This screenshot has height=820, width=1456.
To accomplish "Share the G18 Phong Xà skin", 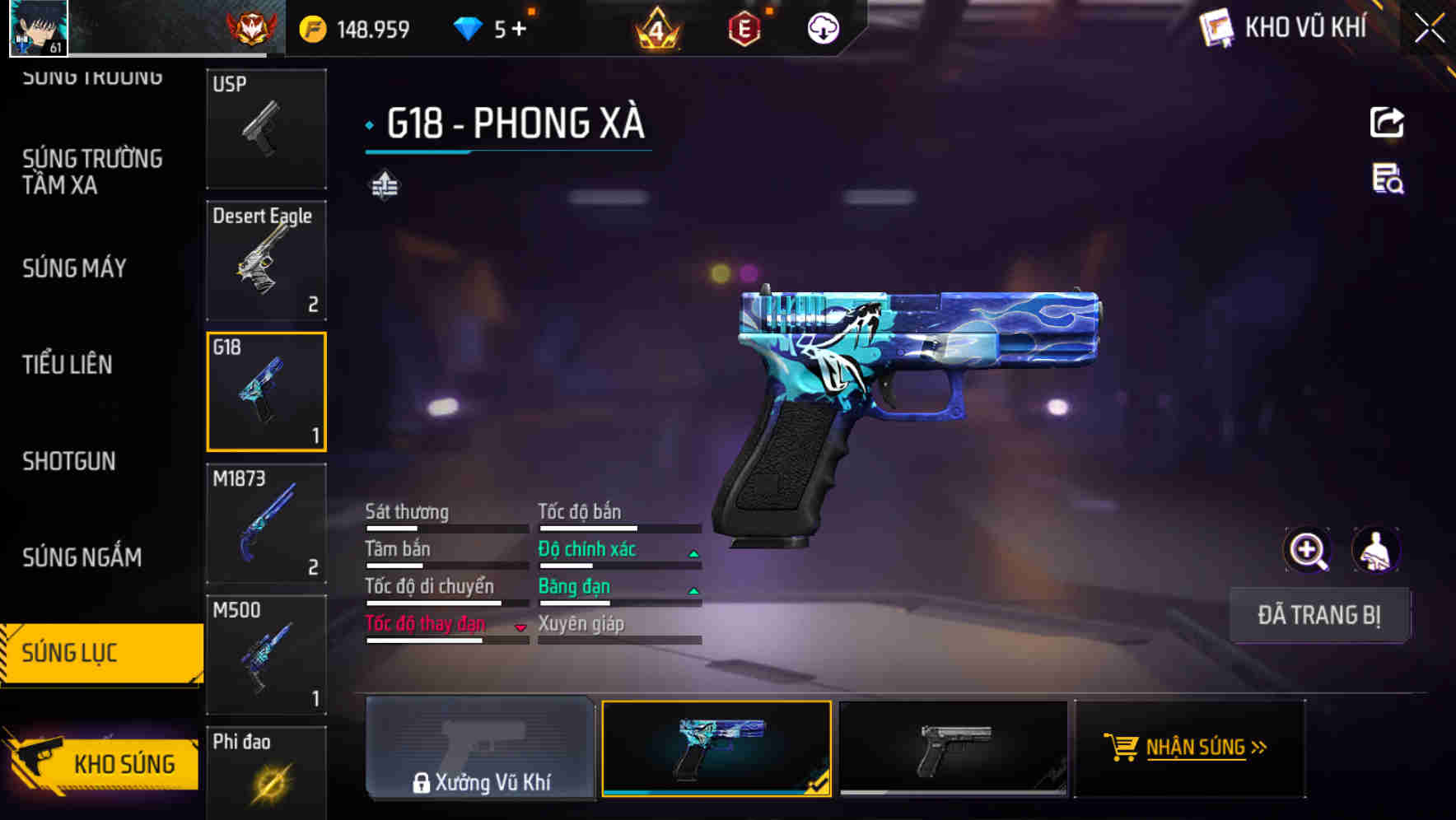I will (1387, 122).
